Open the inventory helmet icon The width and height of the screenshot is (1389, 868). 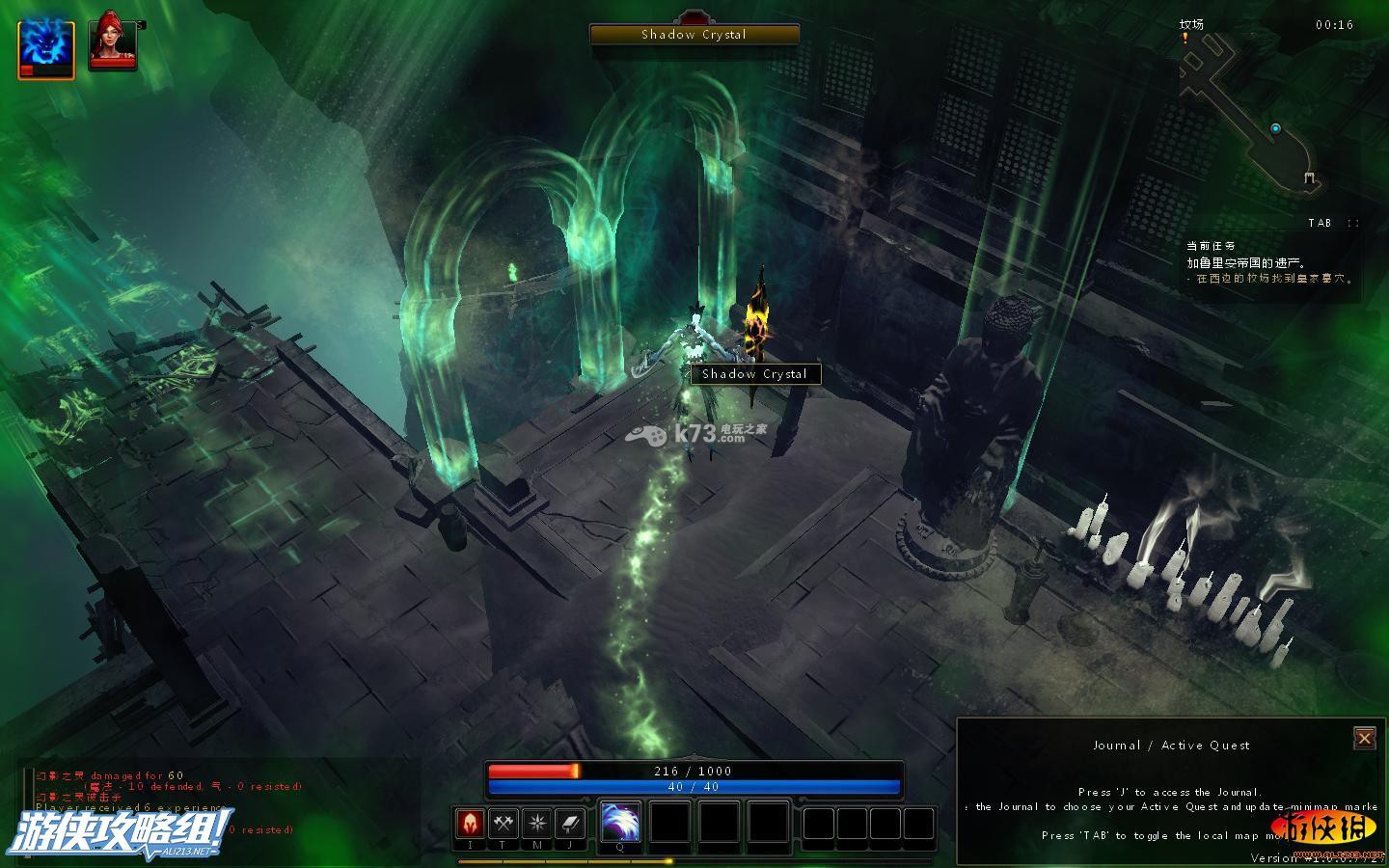[470, 824]
